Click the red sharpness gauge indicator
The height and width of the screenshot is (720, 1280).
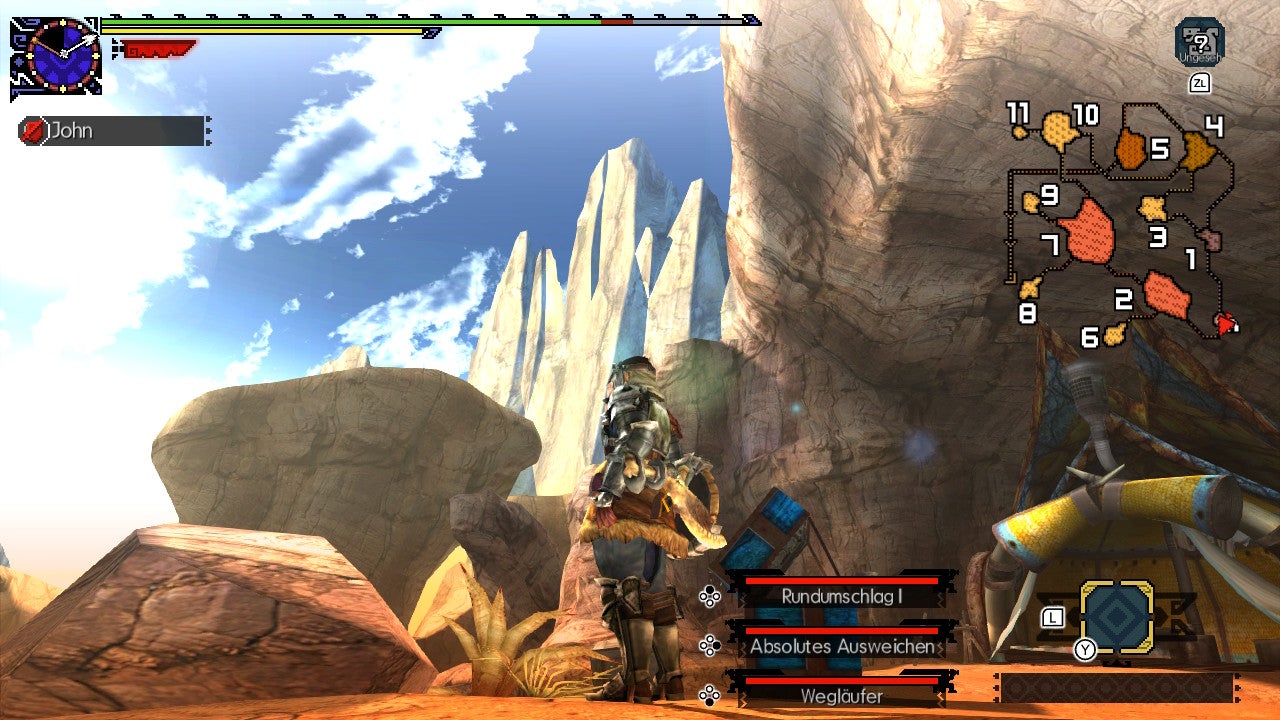point(160,45)
